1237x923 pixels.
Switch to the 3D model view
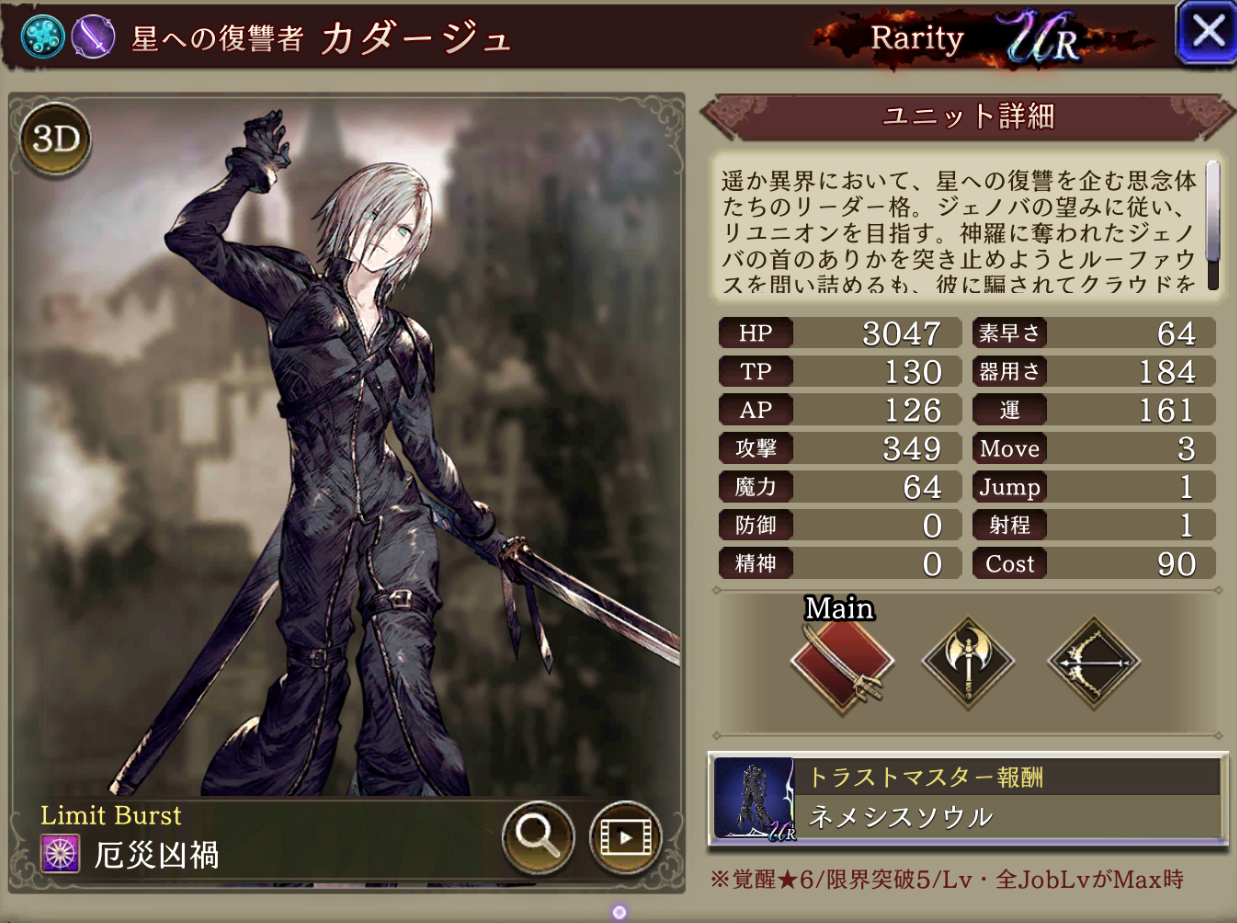coord(56,140)
